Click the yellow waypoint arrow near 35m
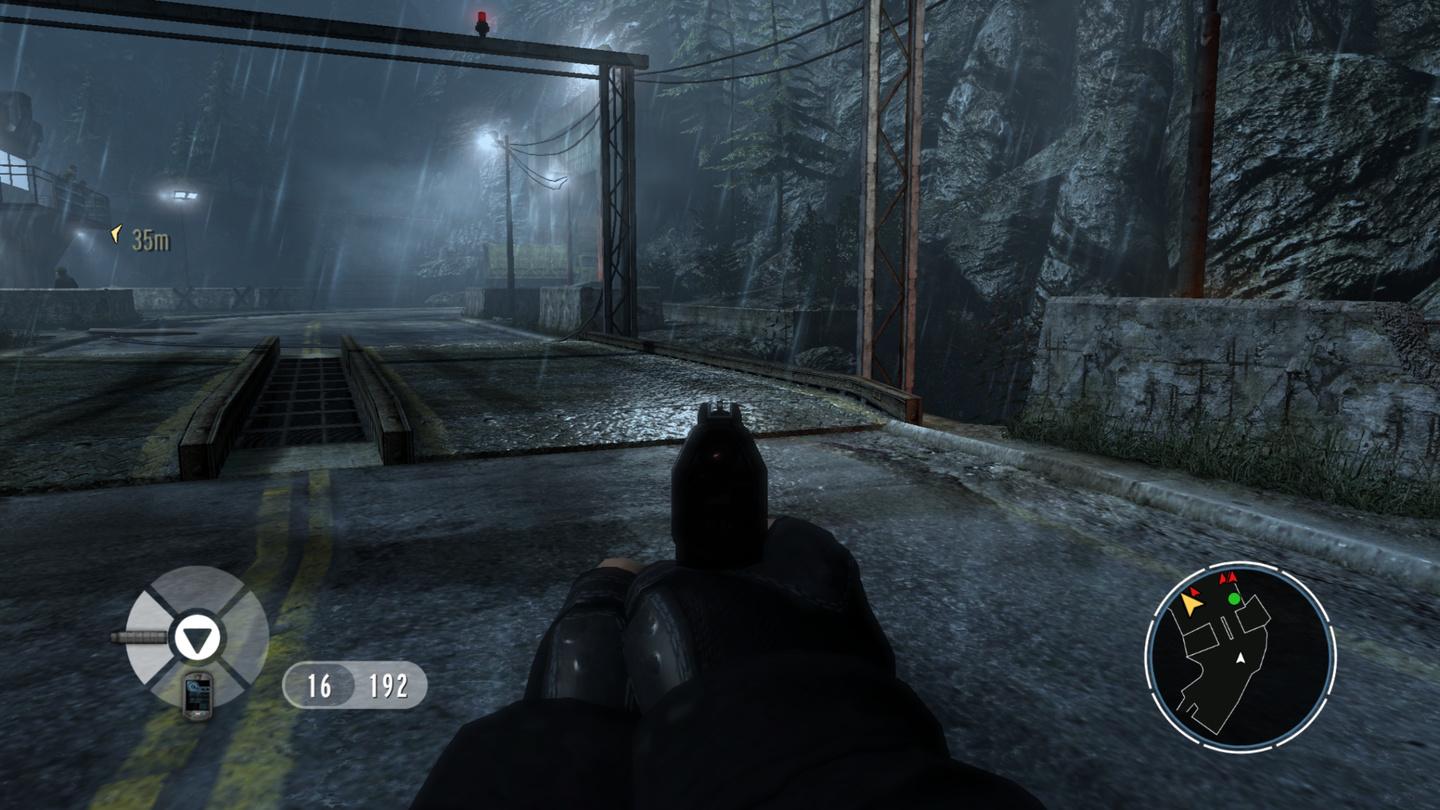The image size is (1440, 810). tap(117, 233)
